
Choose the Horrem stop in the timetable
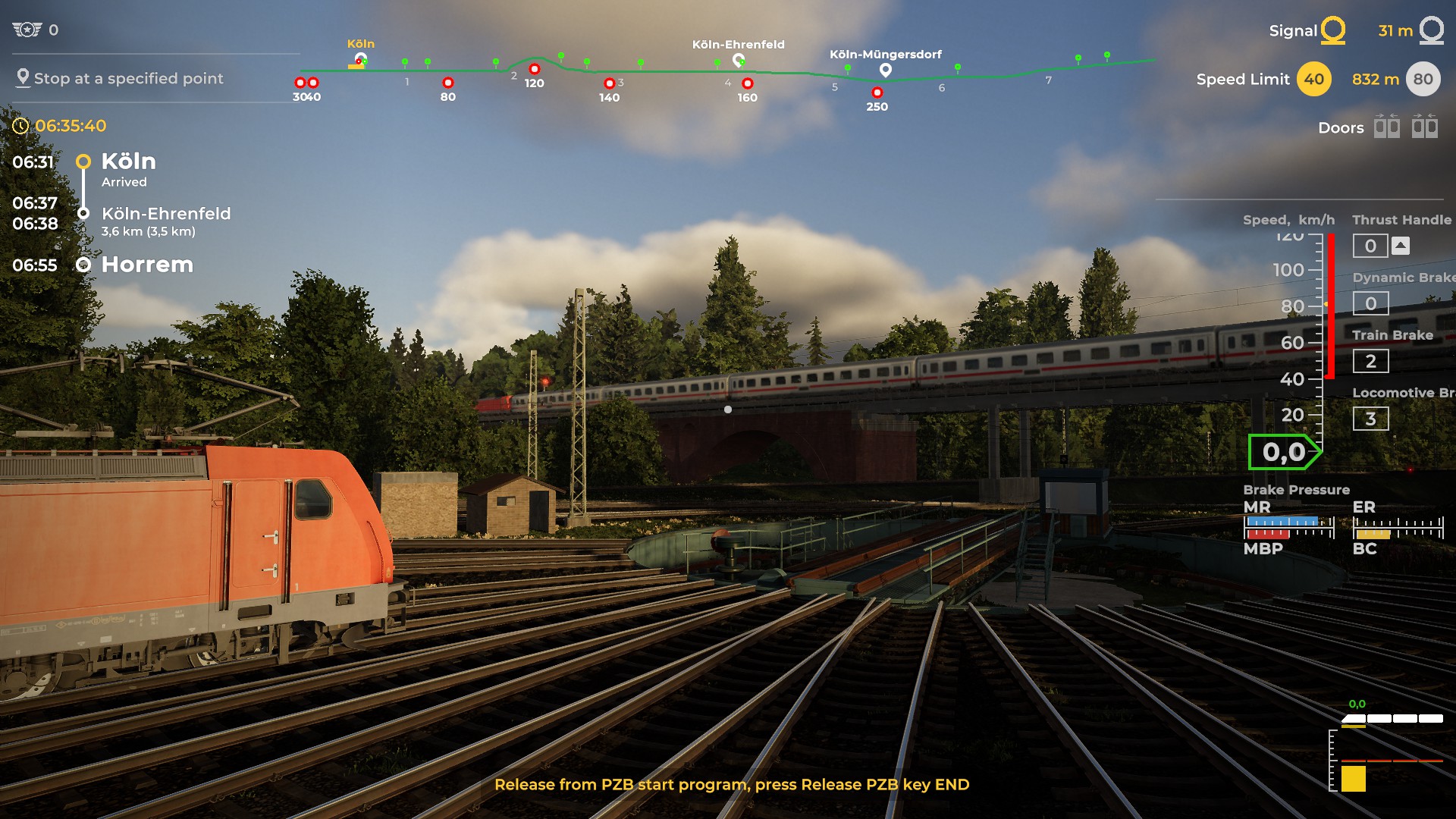click(146, 265)
